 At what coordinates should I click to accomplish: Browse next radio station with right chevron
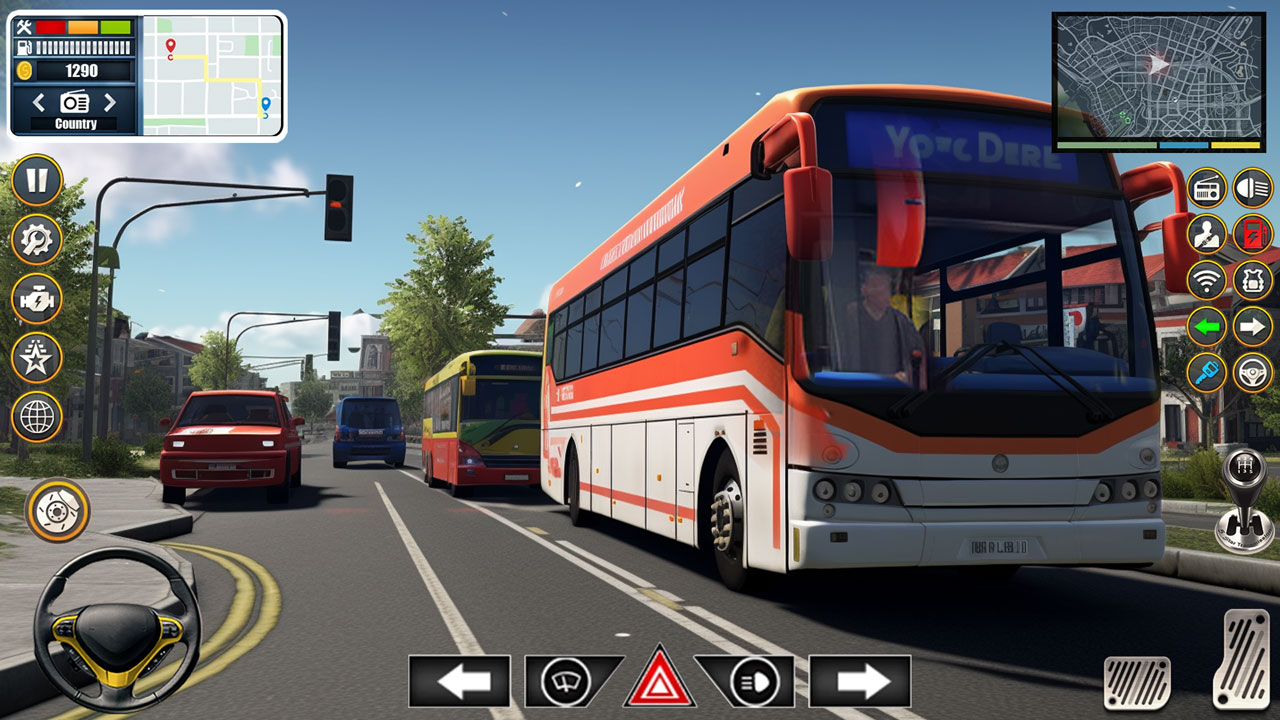(110, 101)
